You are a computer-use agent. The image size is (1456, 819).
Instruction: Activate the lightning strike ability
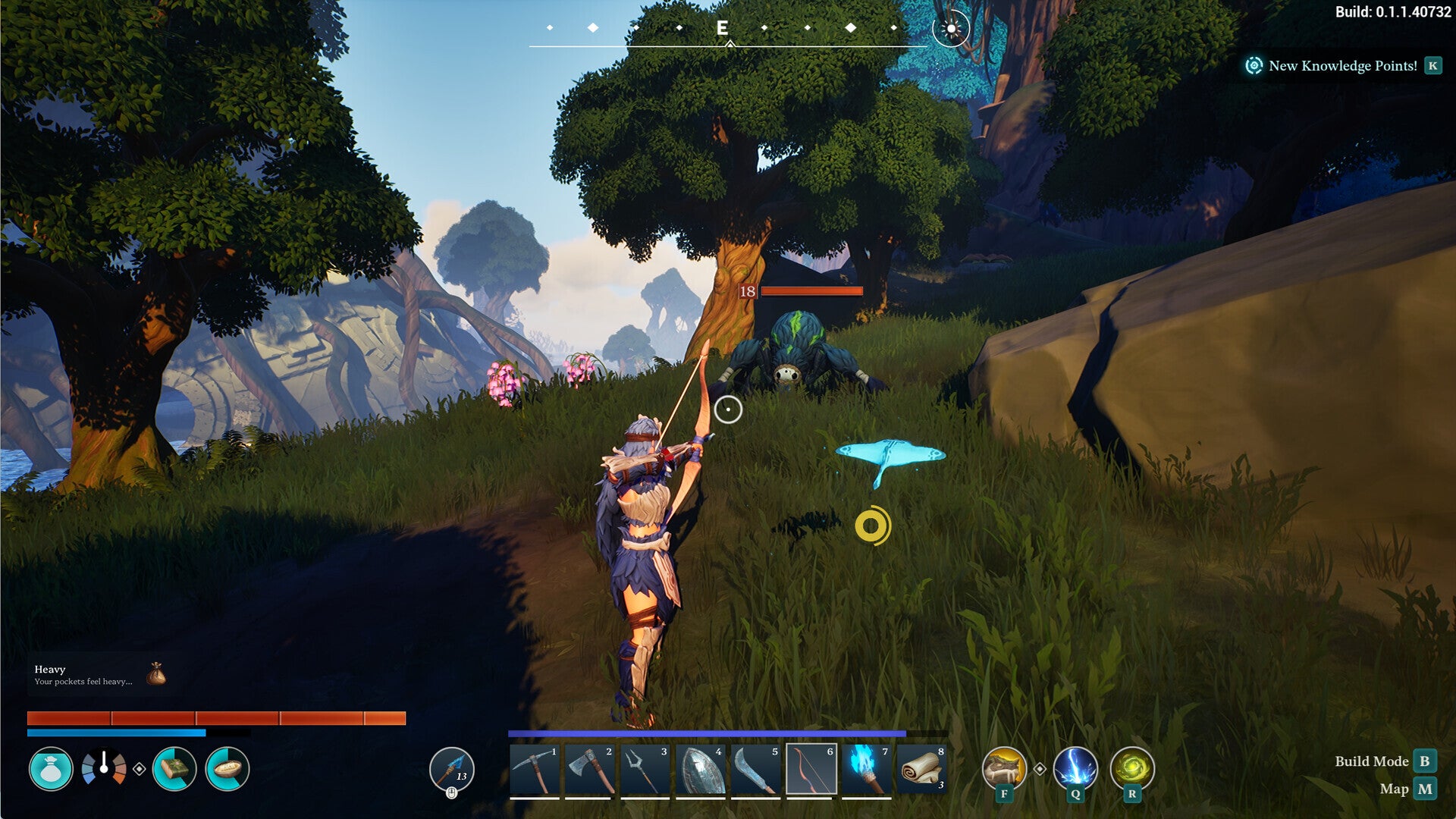tap(1075, 767)
